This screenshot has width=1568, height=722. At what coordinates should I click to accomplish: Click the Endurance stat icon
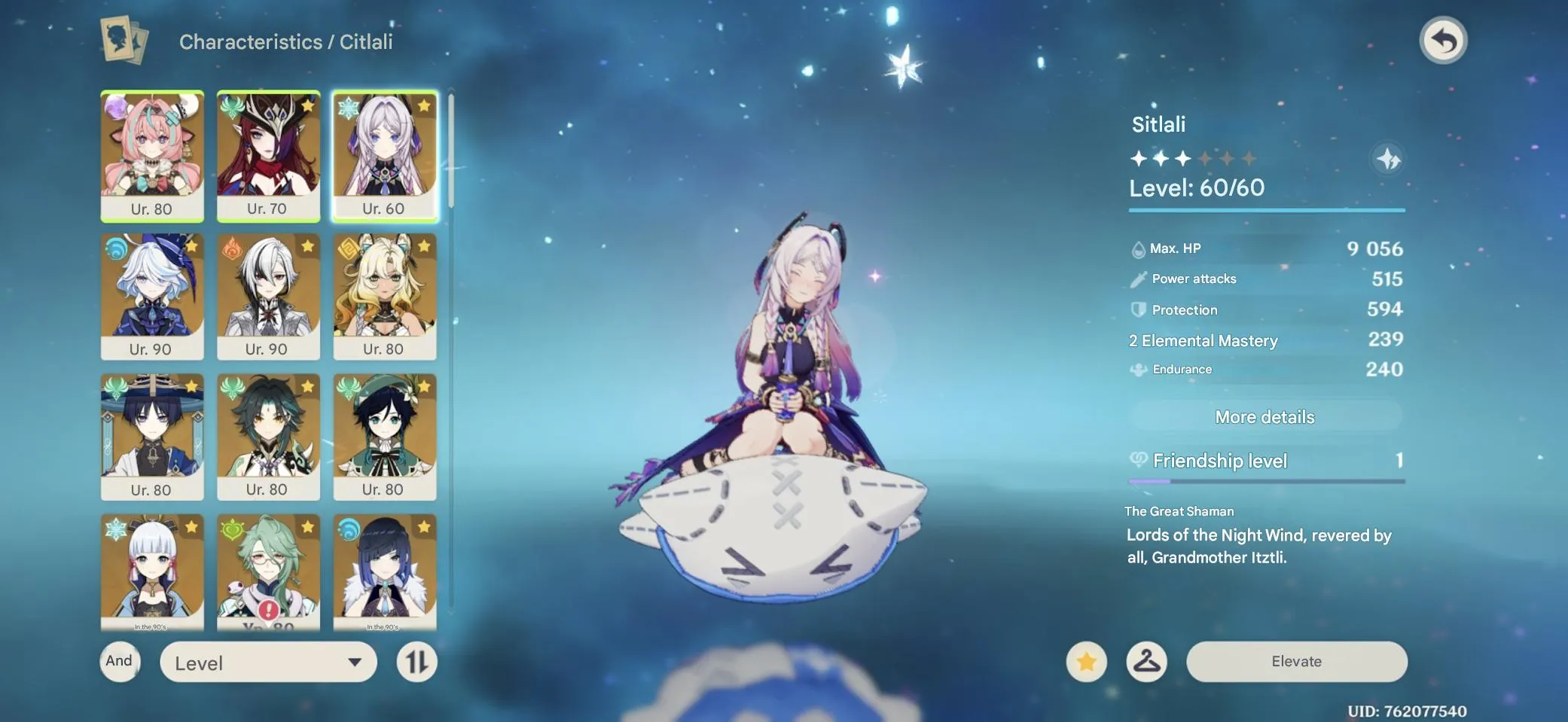[x=1139, y=369]
